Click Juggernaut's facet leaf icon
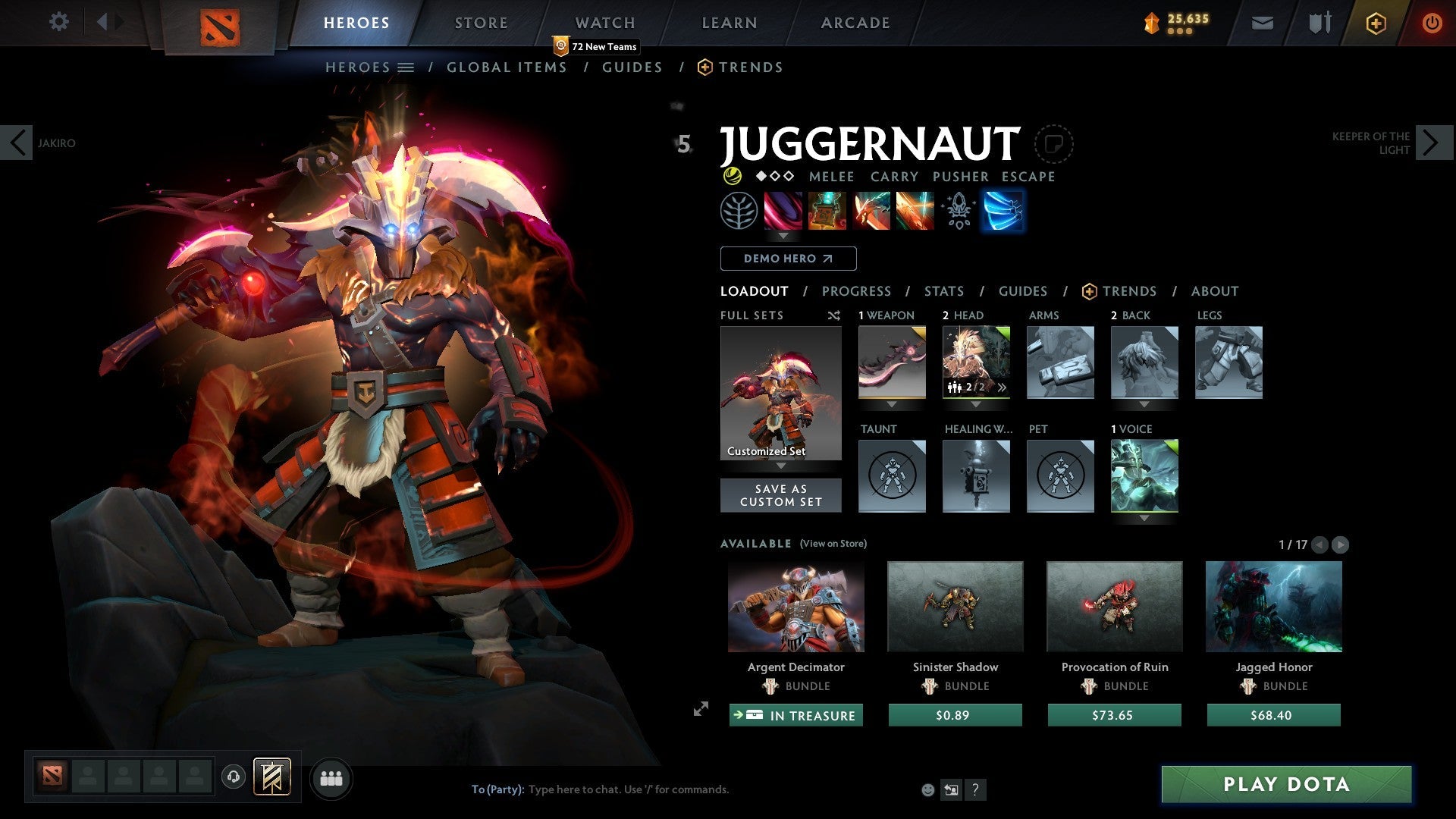The width and height of the screenshot is (1456, 819). pyautogui.click(x=738, y=211)
